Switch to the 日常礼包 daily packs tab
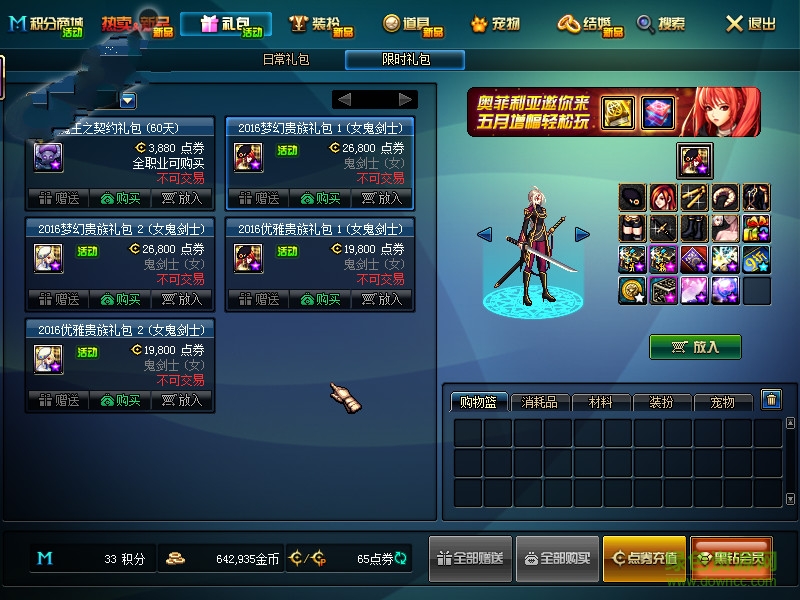The image size is (800, 600). 286,60
